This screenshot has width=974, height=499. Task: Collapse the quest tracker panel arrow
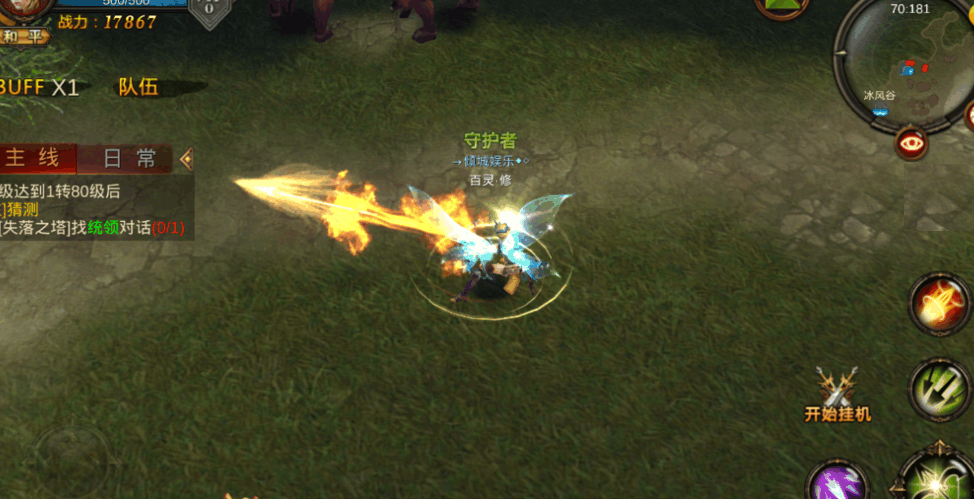186,158
